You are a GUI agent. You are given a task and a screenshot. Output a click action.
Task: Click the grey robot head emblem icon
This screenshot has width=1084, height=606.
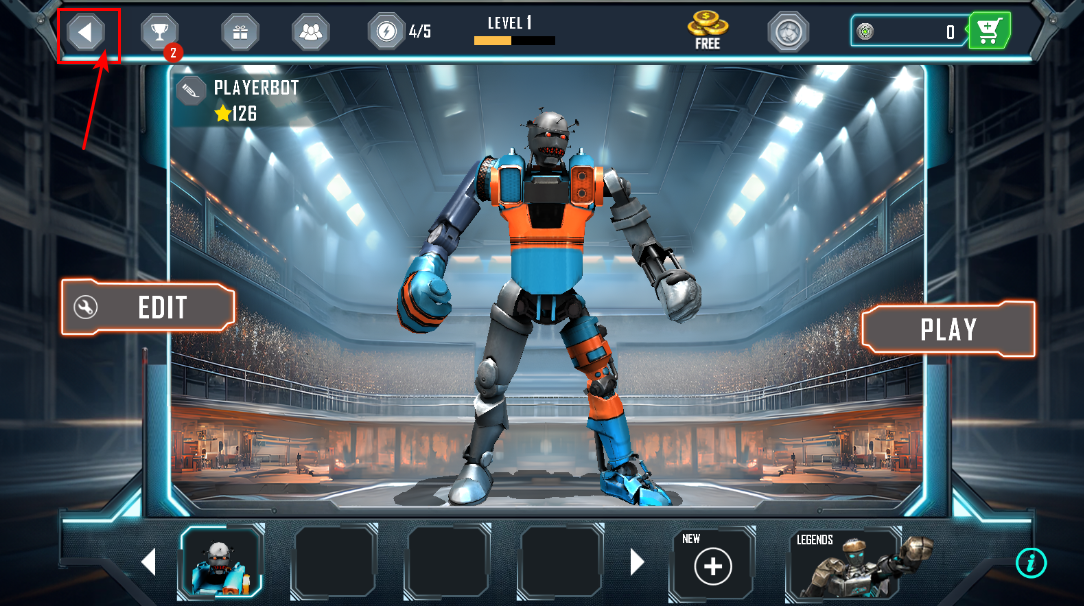[x=788, y=32]
